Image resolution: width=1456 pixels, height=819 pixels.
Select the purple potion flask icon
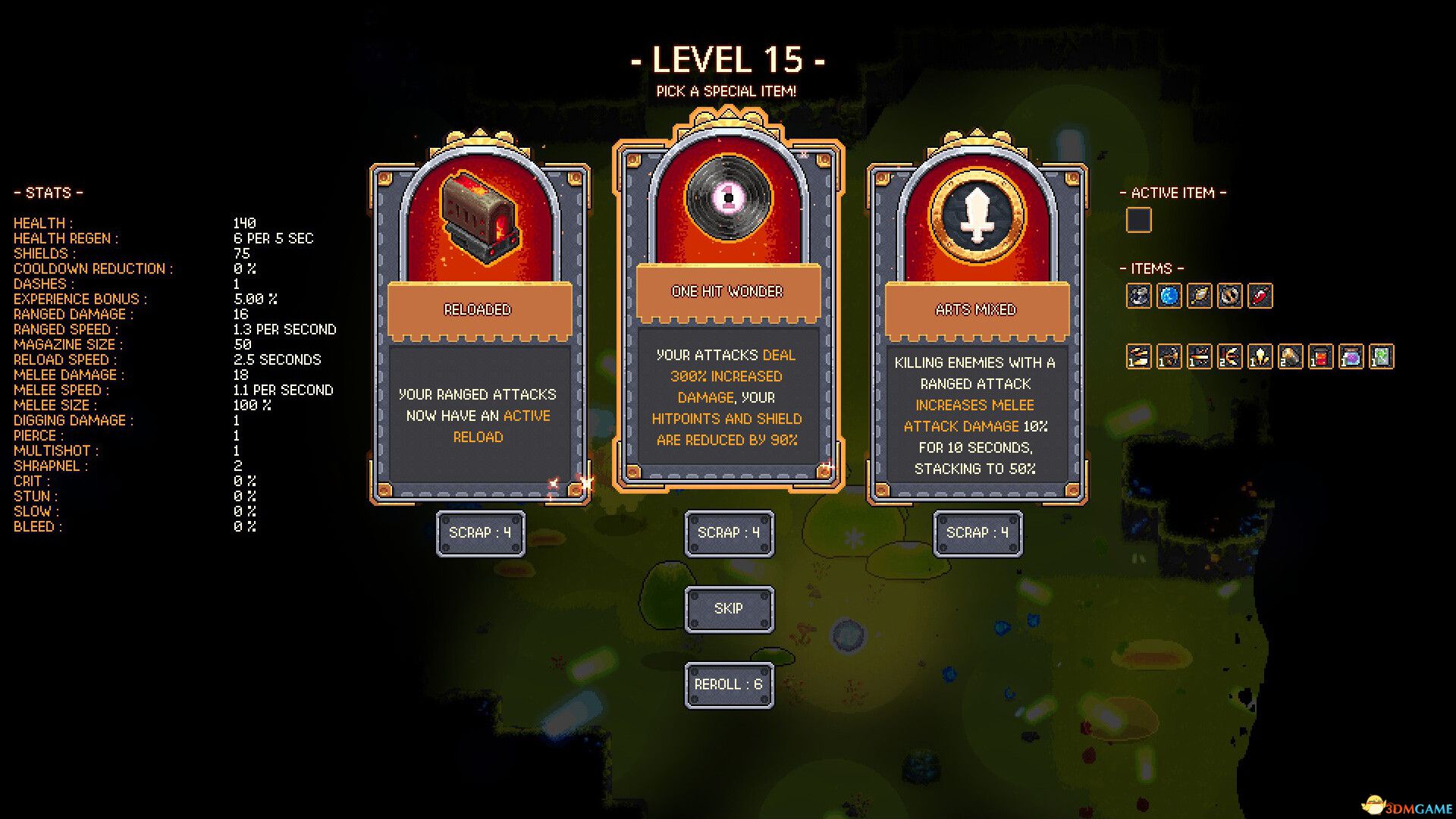tap(1351, 356)
